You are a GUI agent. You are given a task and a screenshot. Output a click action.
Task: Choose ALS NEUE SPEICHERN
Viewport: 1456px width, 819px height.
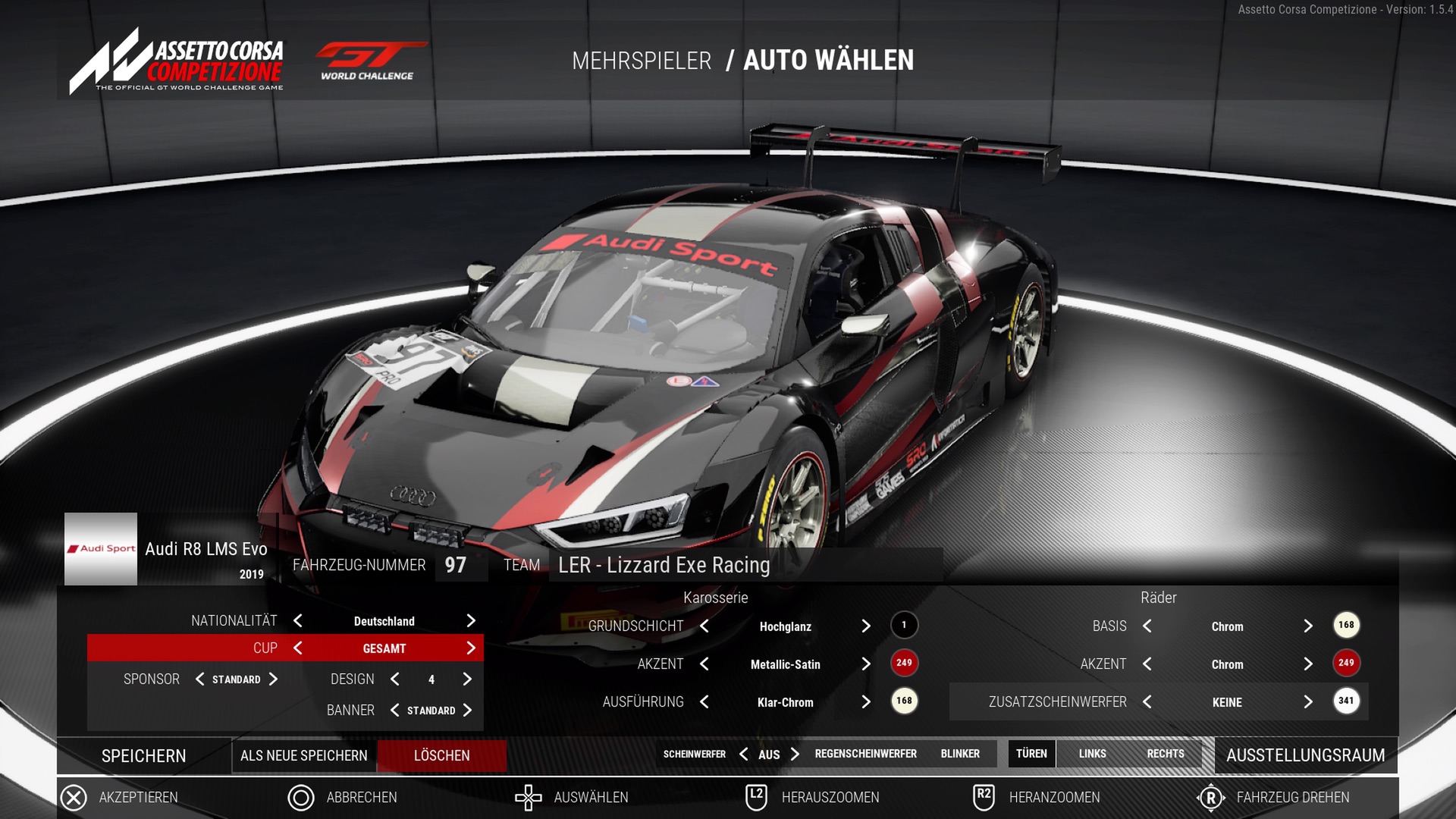[303, 756]
